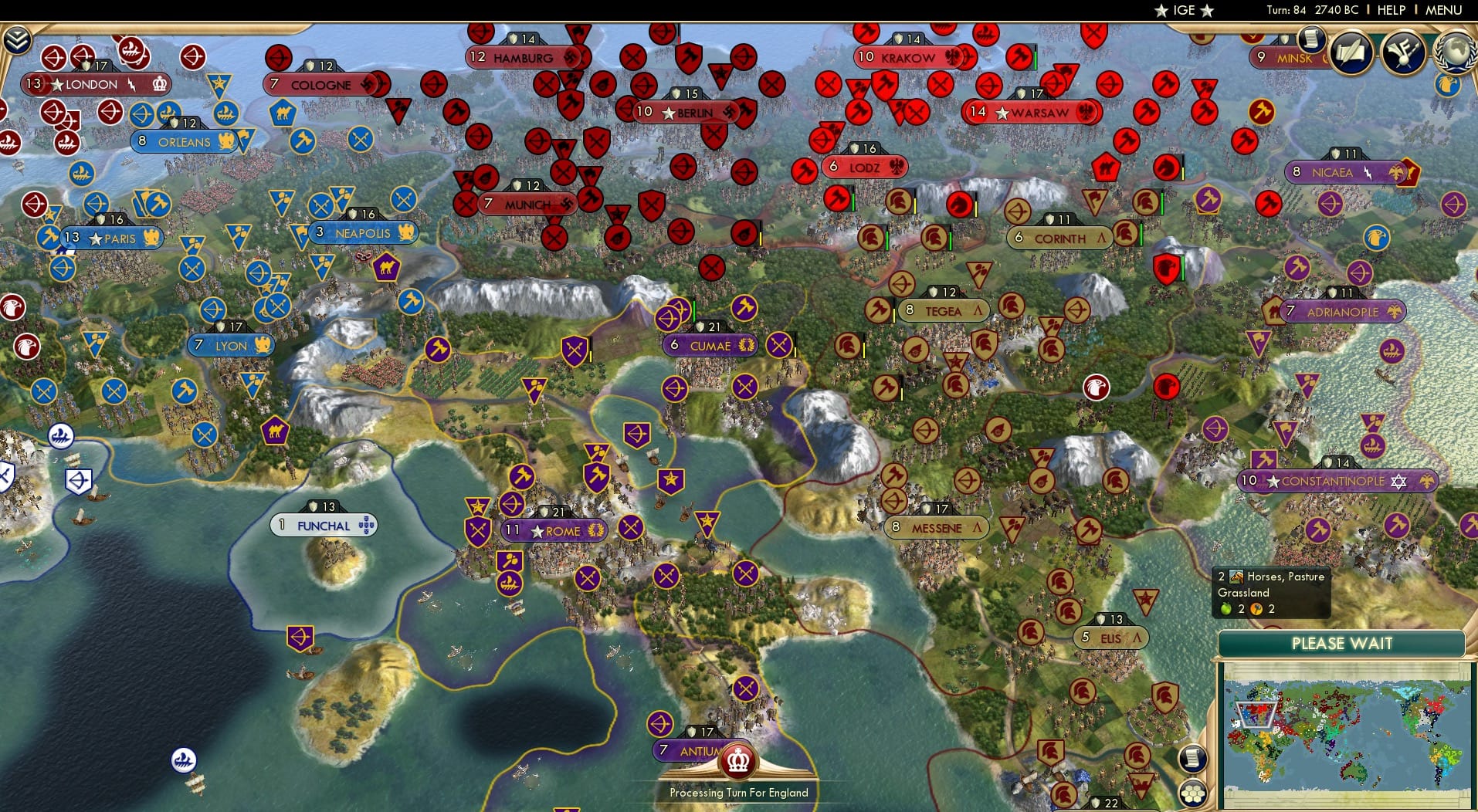Screen dimensions: 1478x812
Task: Open the Social Policies quill-and-scroll icon
Action: pos(1351,52)
